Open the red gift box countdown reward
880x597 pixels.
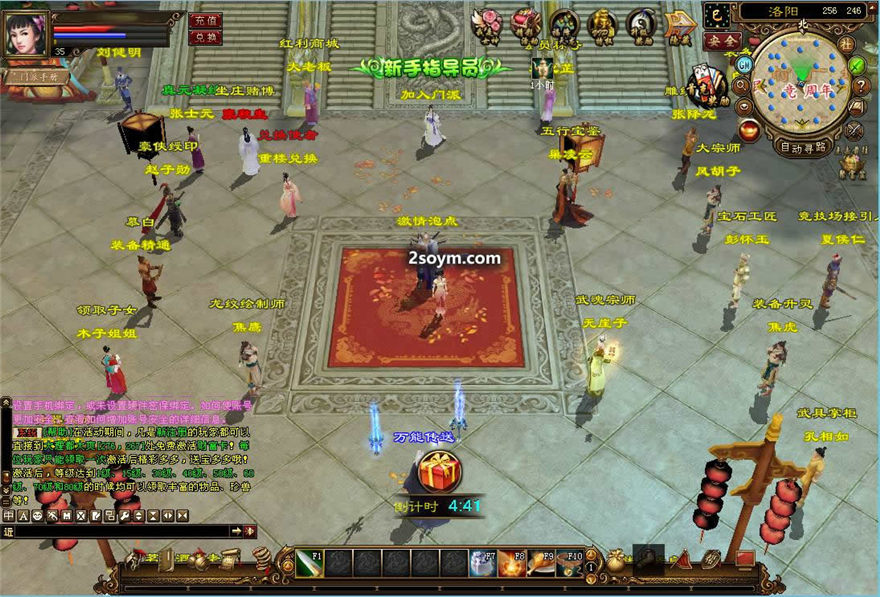438,472
